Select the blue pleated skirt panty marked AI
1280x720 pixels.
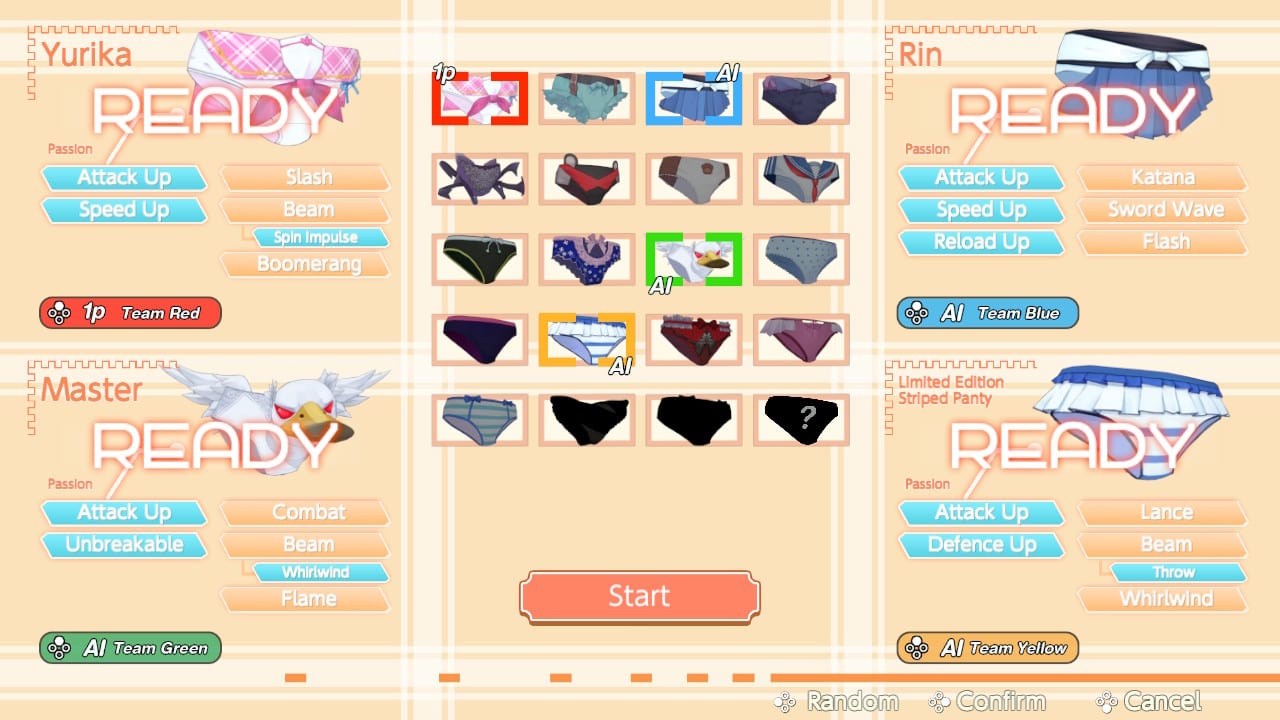coord(694,98)
